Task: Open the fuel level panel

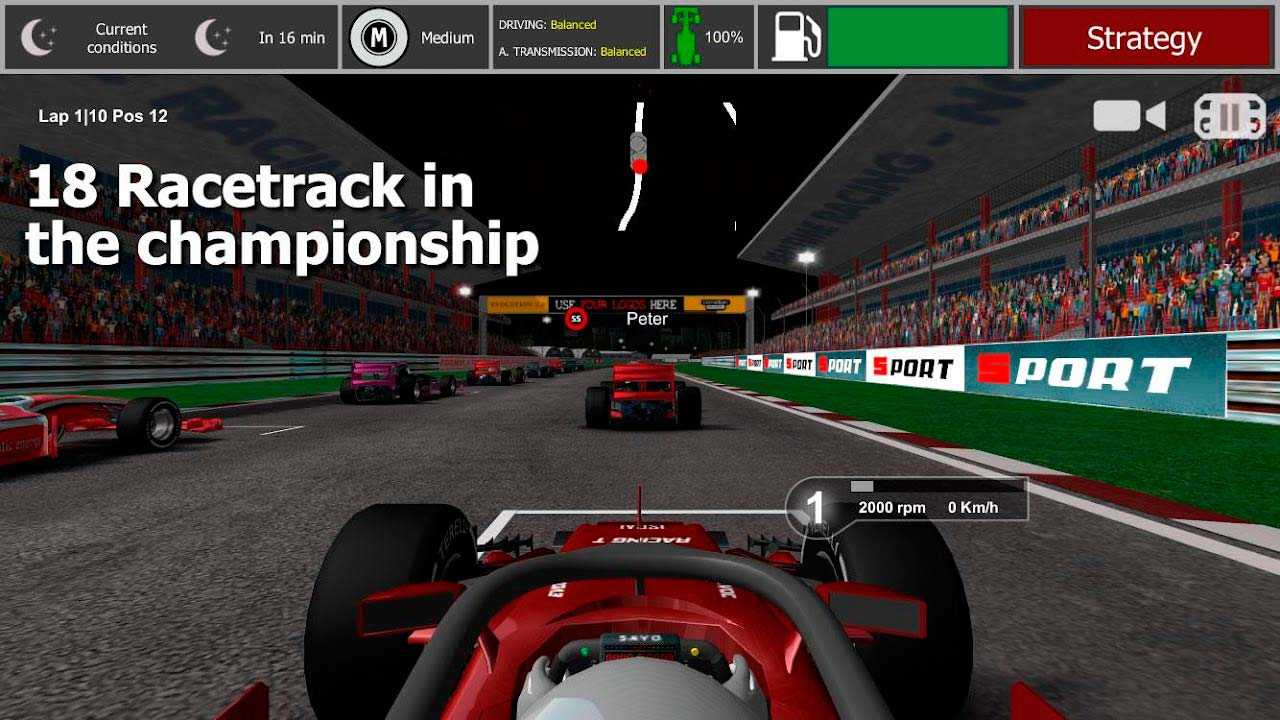Action: [886, 38]
